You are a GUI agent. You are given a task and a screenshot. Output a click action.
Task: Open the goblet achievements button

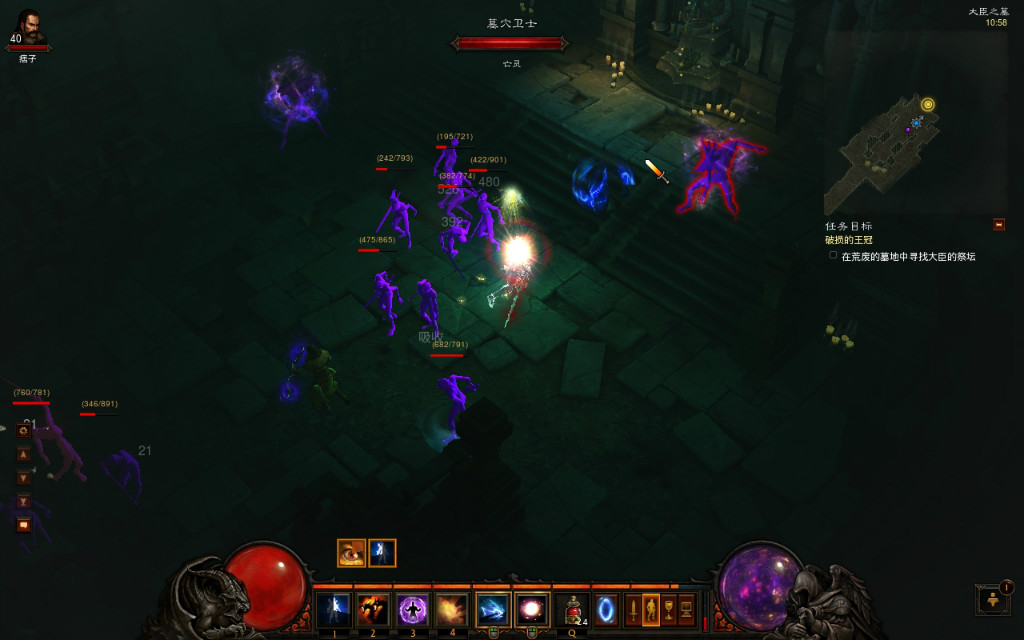tap(668, 608)
